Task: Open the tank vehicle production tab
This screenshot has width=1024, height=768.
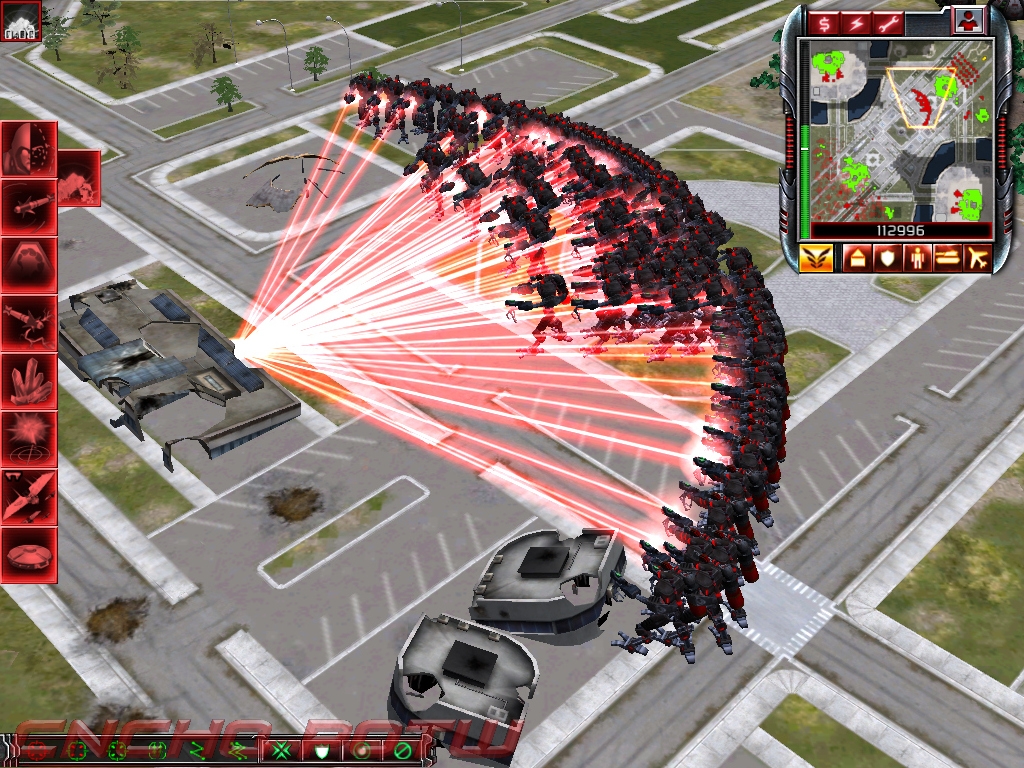Action: pos(947,259)
